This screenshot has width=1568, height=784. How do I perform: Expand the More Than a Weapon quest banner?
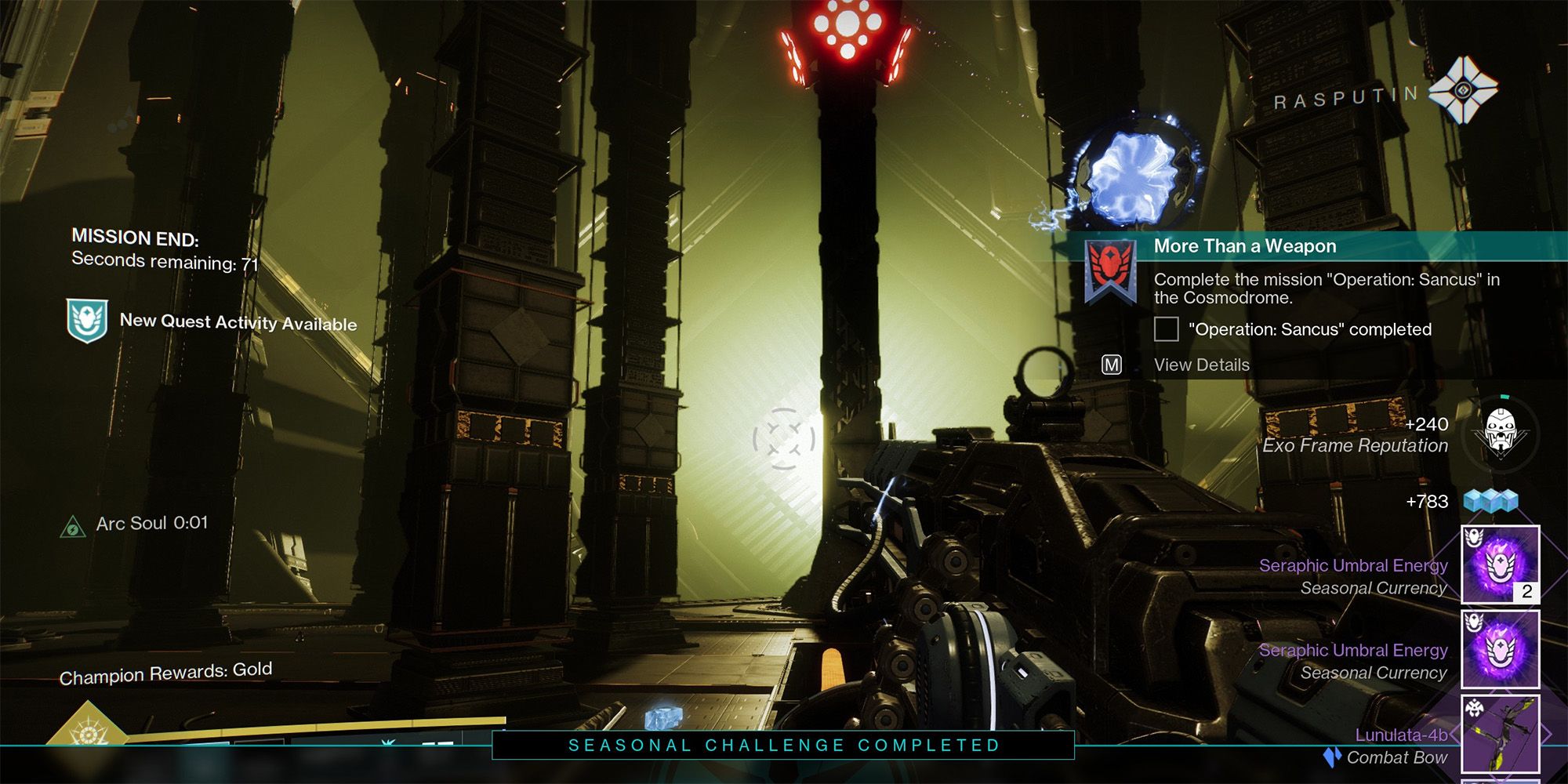[1247, 245]
